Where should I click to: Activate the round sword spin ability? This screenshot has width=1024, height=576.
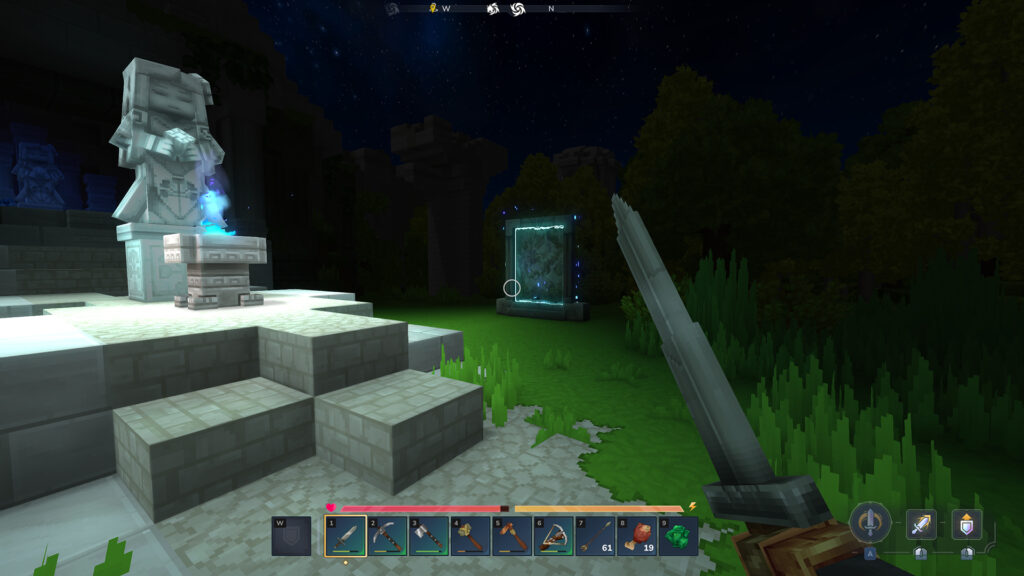pyautogui.click(x=870, y=522)
